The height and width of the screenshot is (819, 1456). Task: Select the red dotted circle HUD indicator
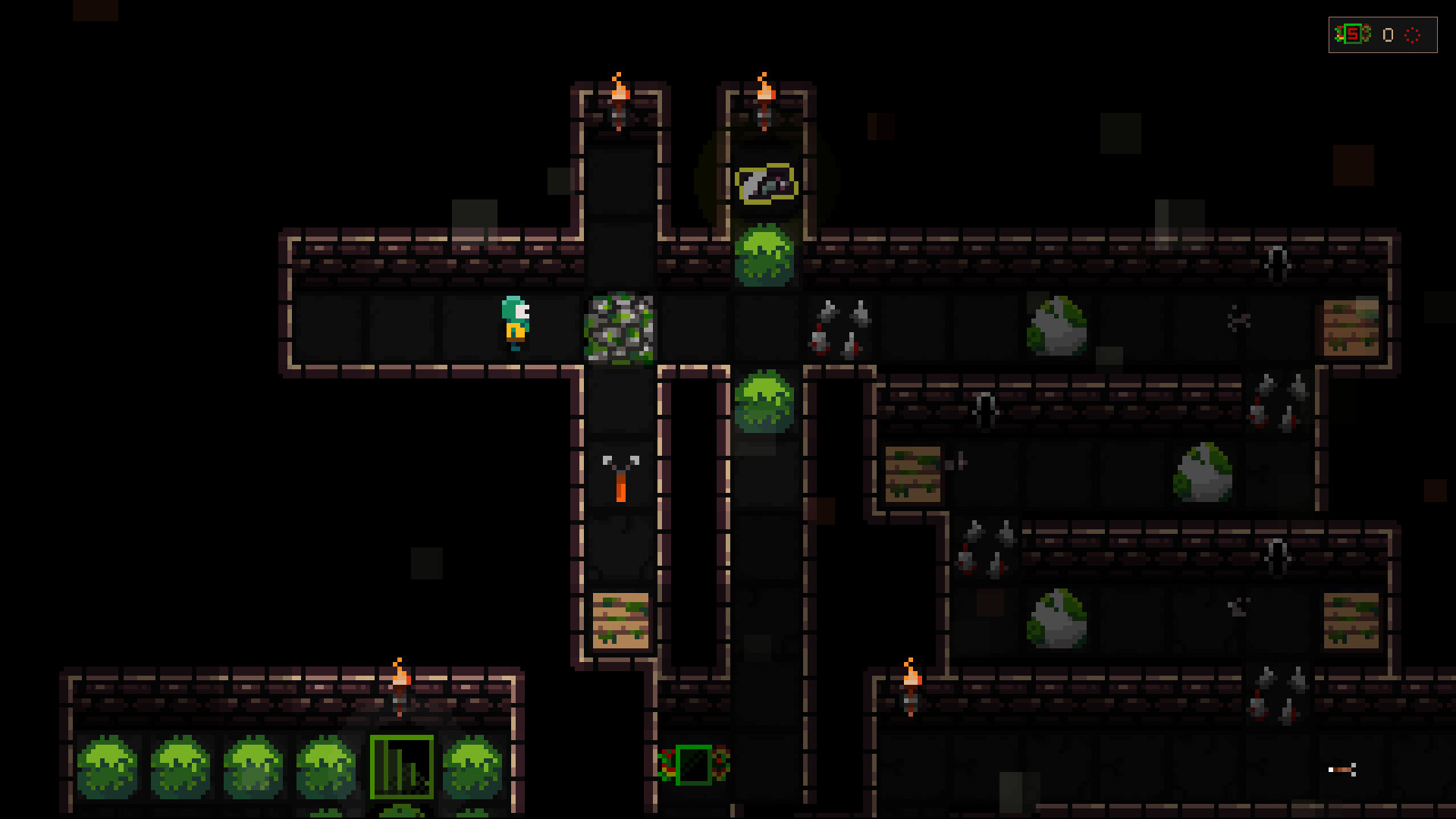click(1413, 35)
